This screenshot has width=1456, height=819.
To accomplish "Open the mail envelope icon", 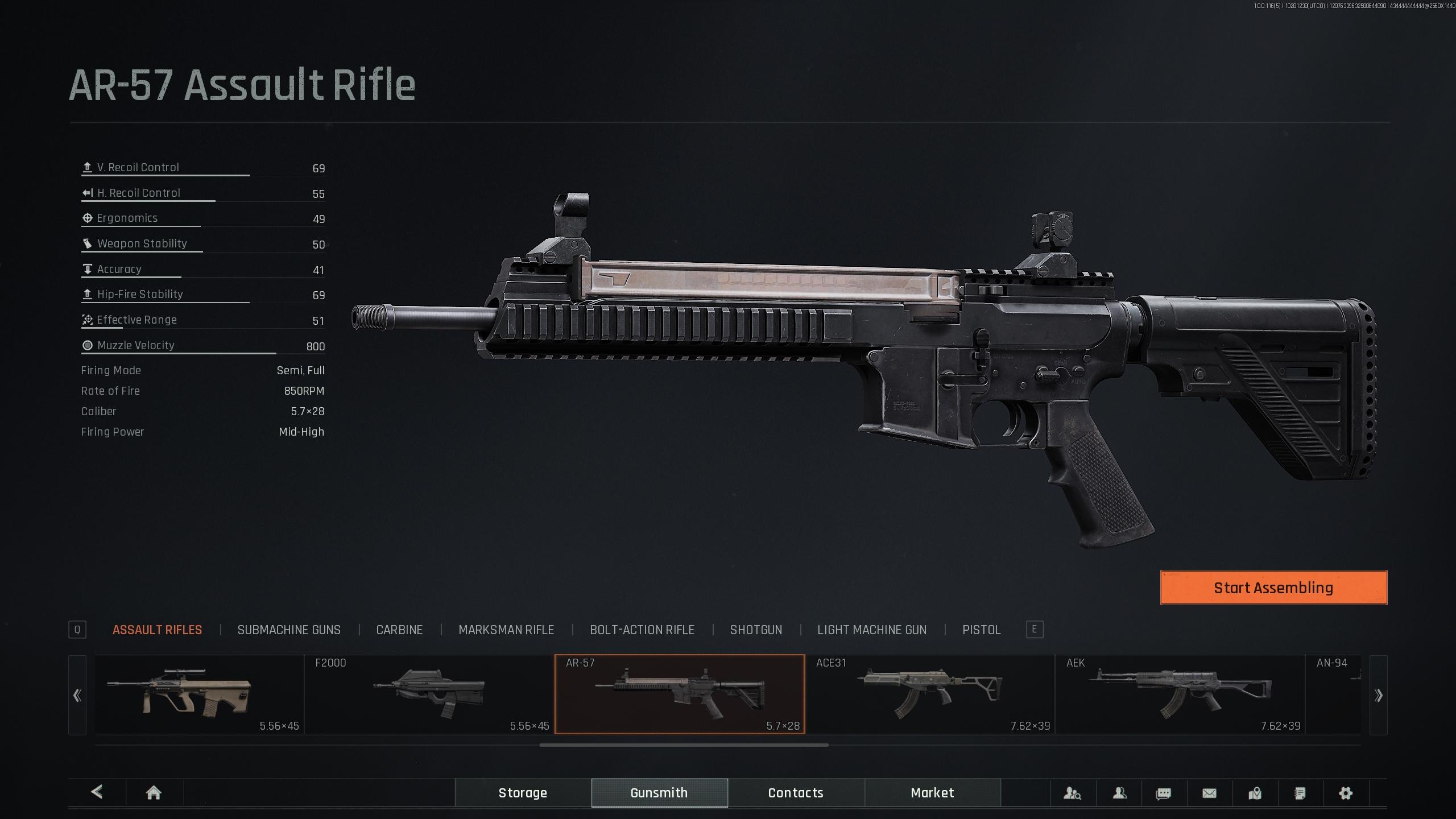I will click(x=1209, y=793).
